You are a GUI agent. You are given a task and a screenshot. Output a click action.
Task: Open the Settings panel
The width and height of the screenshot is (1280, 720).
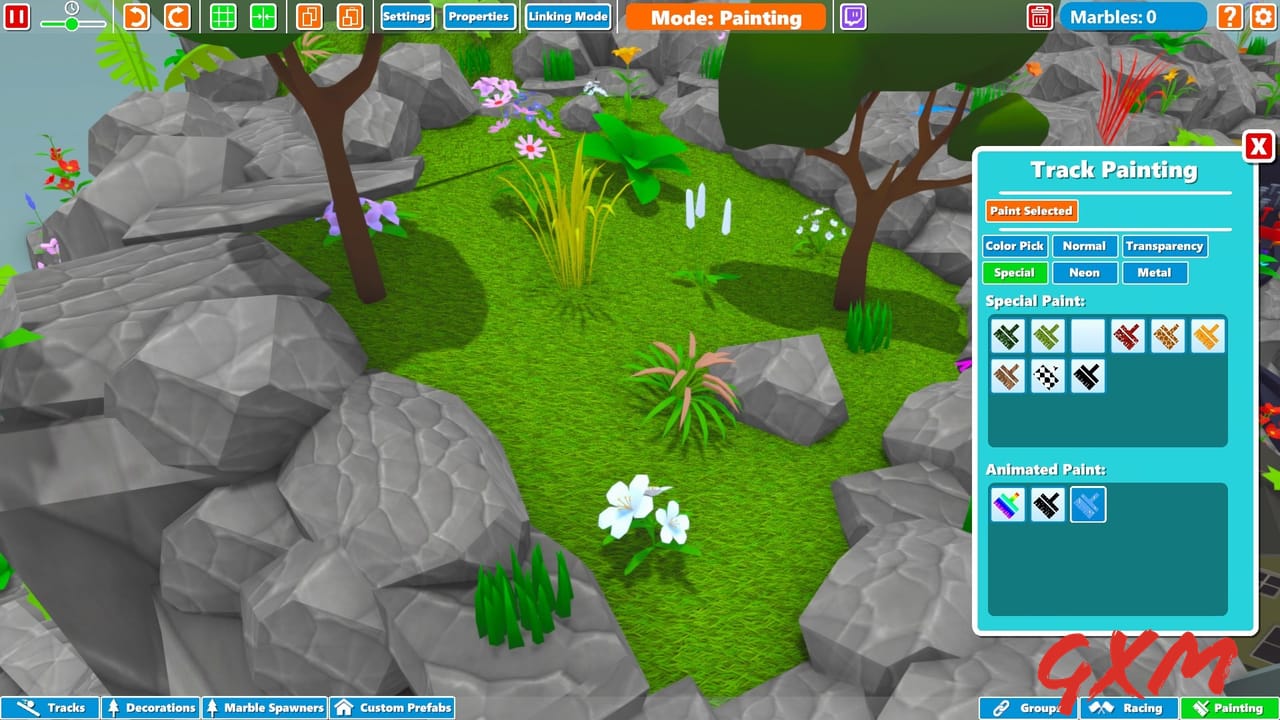click(407, 16)
